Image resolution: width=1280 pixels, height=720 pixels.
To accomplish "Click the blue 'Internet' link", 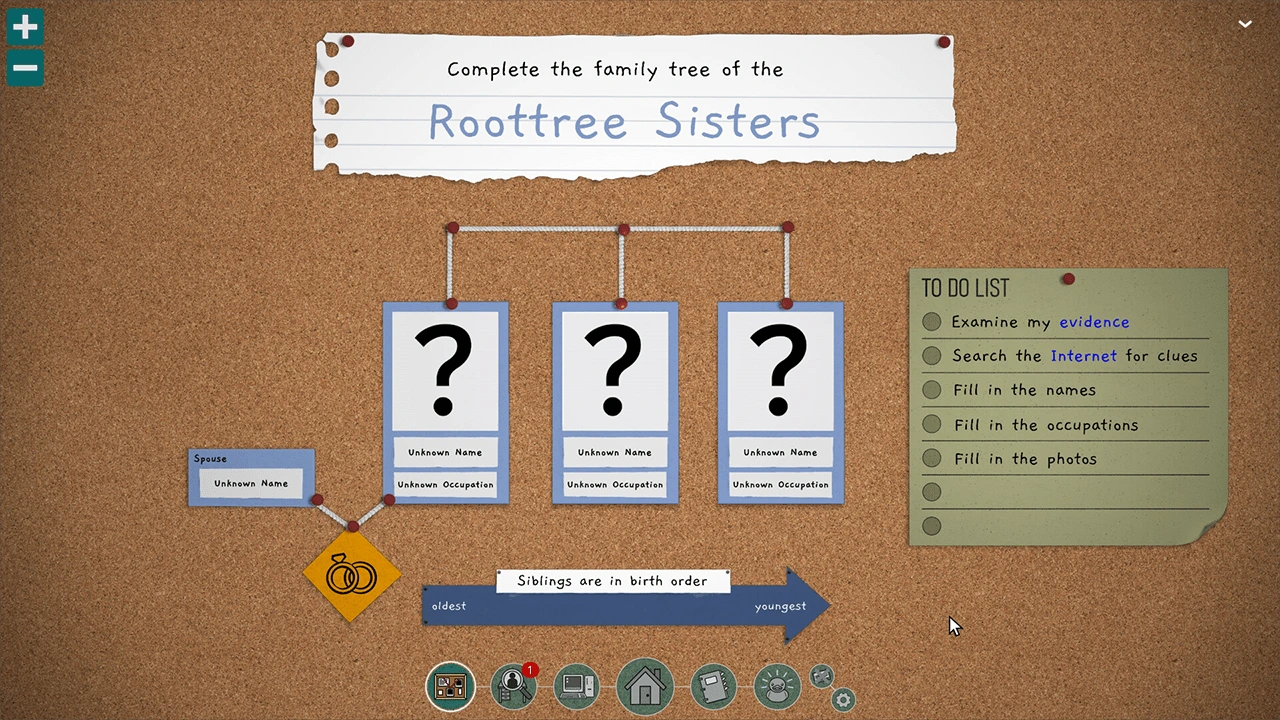I will (x=1084, y=356).
